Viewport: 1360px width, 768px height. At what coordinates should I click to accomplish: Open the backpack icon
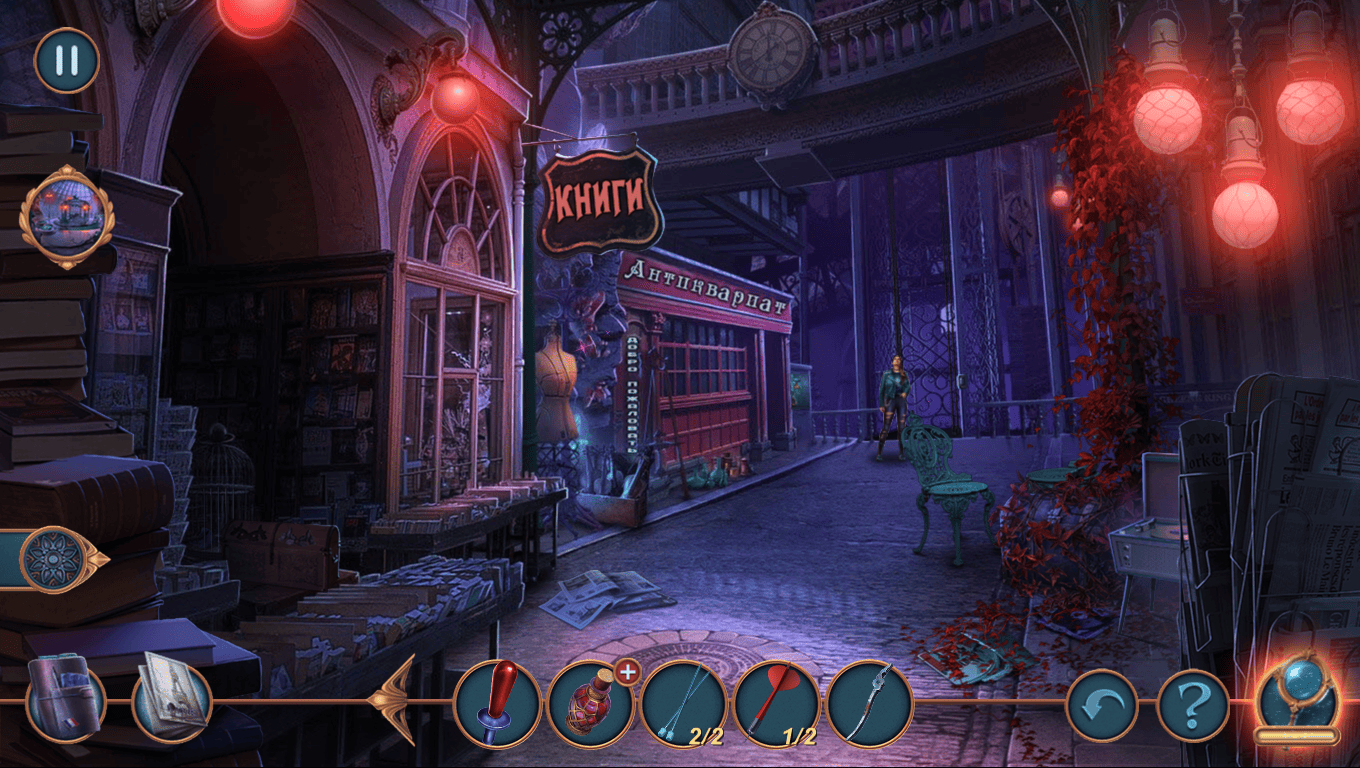(66, 698)
